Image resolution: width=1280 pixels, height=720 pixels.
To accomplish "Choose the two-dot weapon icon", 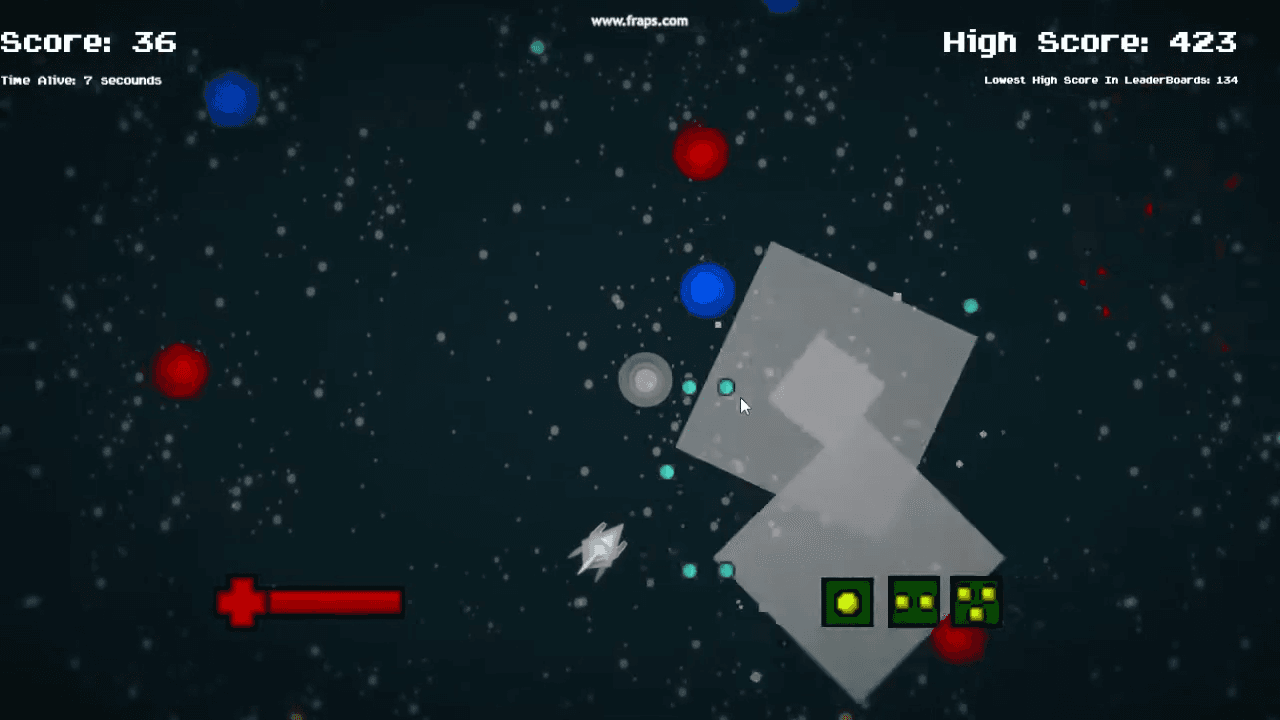I will pyautogui.click(x=913, y=602).
